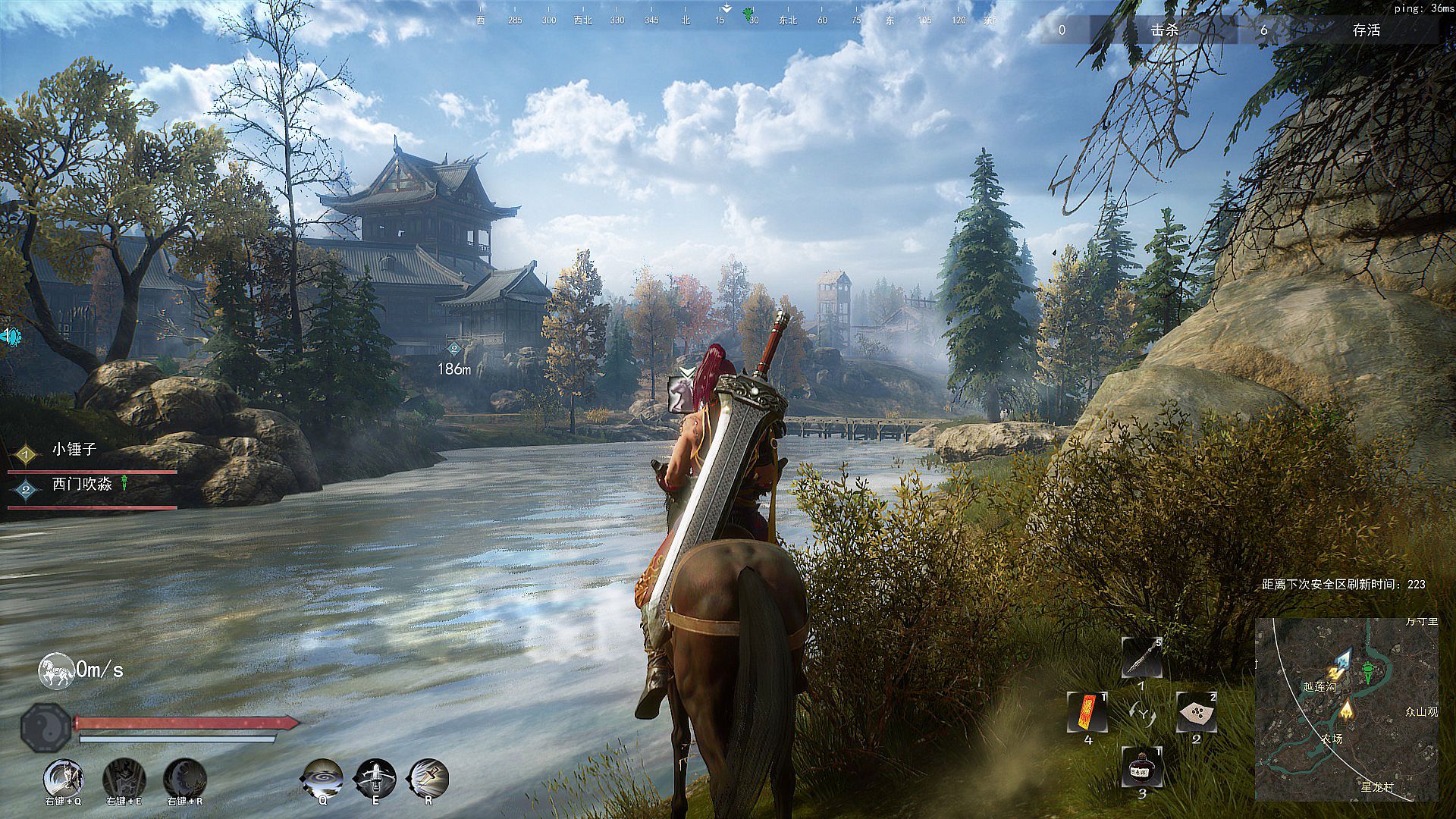This screenshot has height=819, width=1456.
Task: Activate the sword thrust skill icon
Action: (428, 778)
